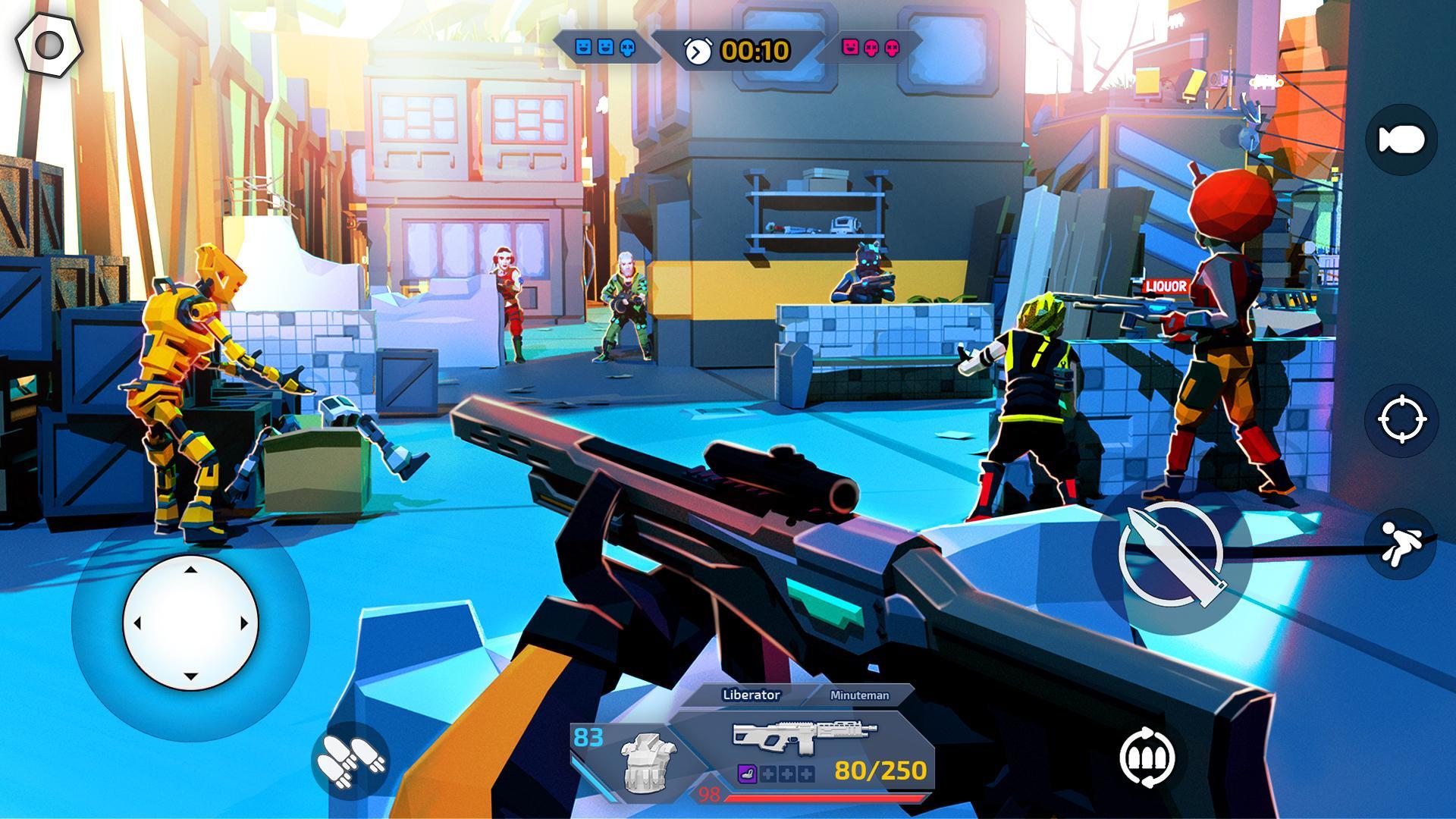Toggle the pink team skull indicator
The image size is (1456, 819).
870,49
